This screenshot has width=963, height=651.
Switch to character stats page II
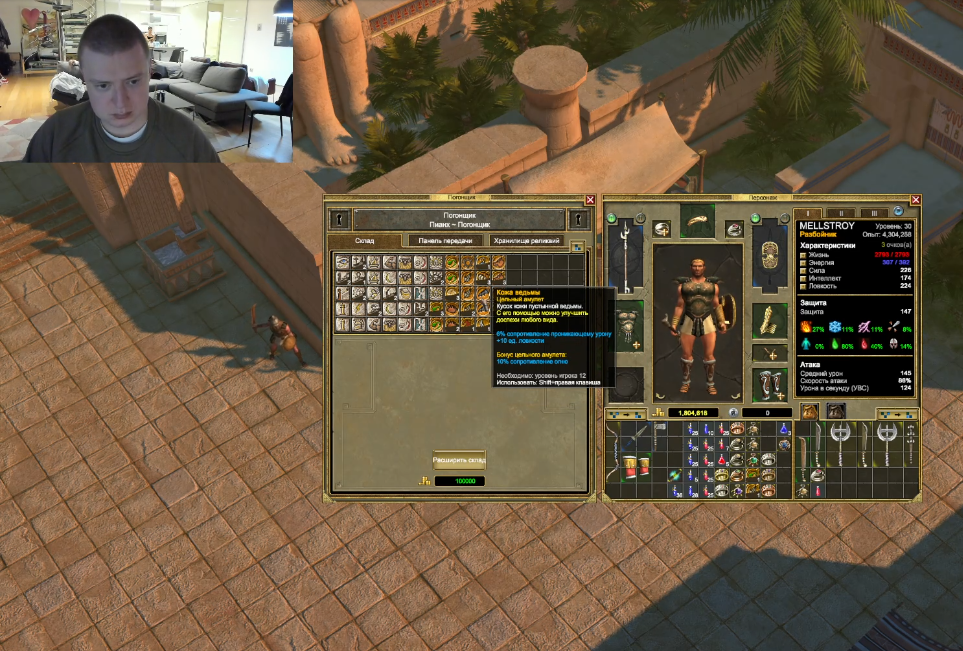coord(842,213)
